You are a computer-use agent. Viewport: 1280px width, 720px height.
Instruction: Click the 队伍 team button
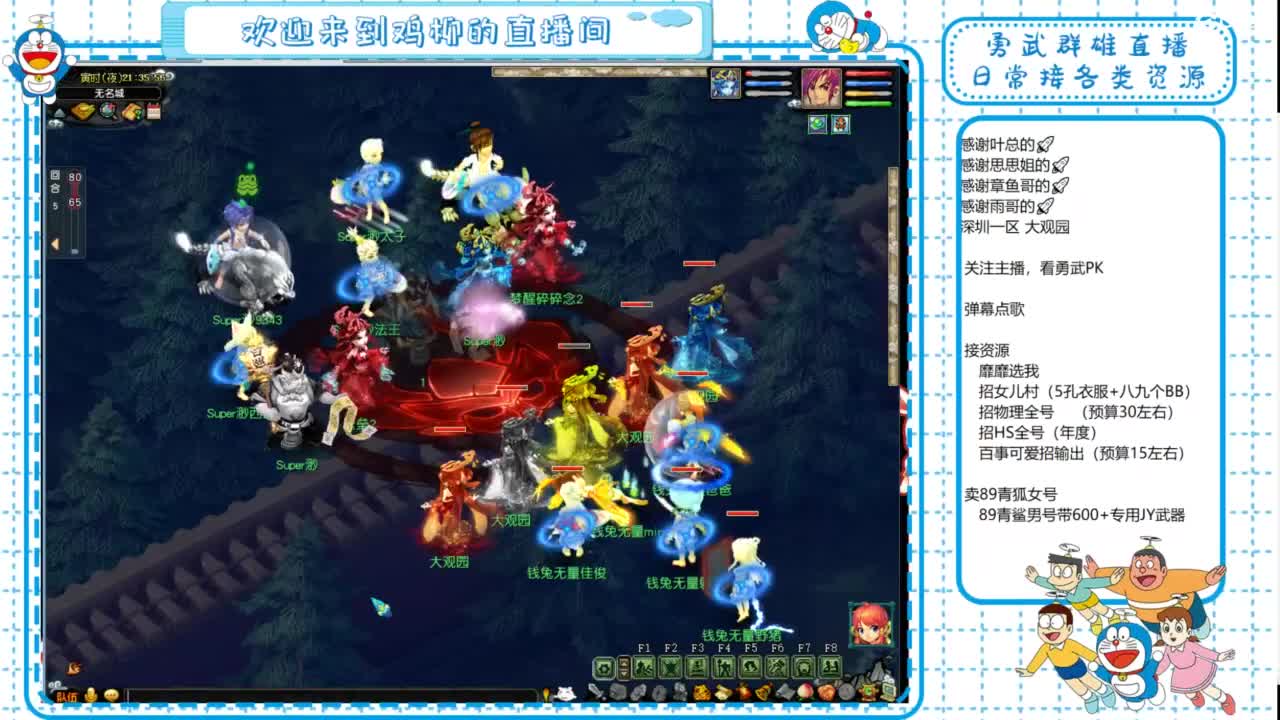(x=66, y=694)
